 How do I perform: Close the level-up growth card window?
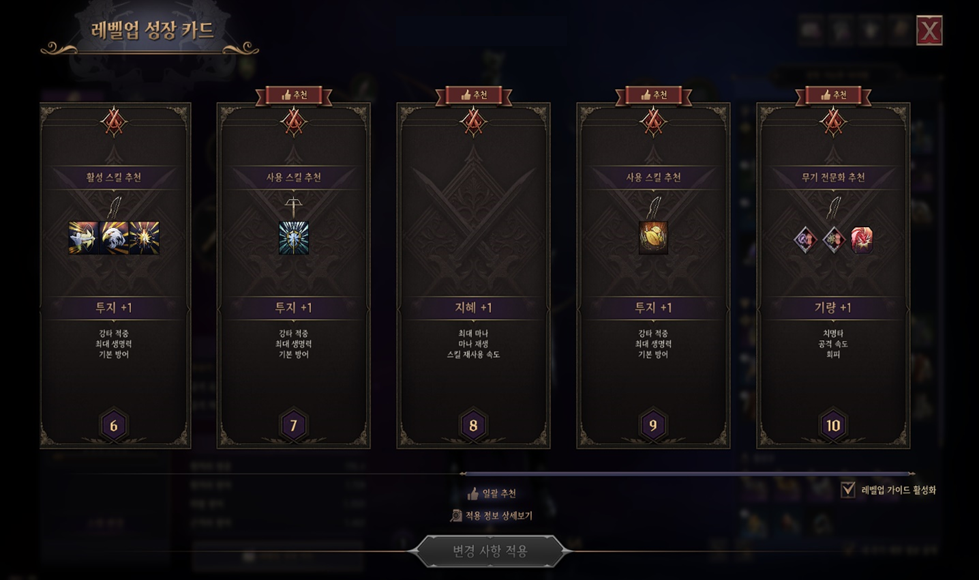929,31
